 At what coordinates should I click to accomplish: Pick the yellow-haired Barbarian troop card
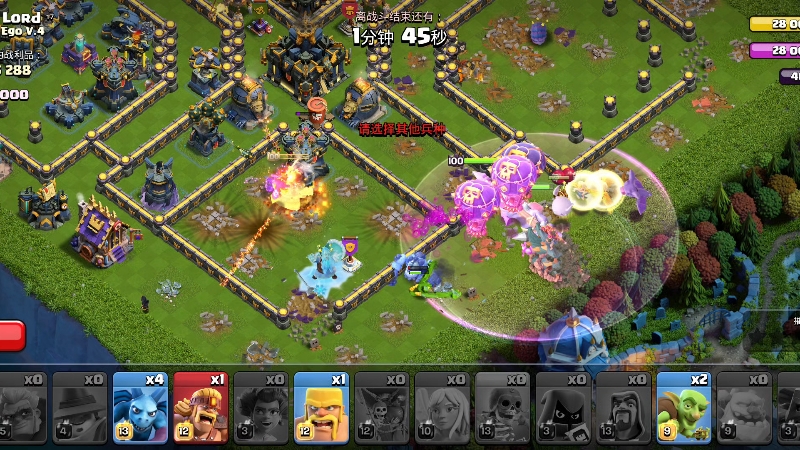[x=322, y=407]
